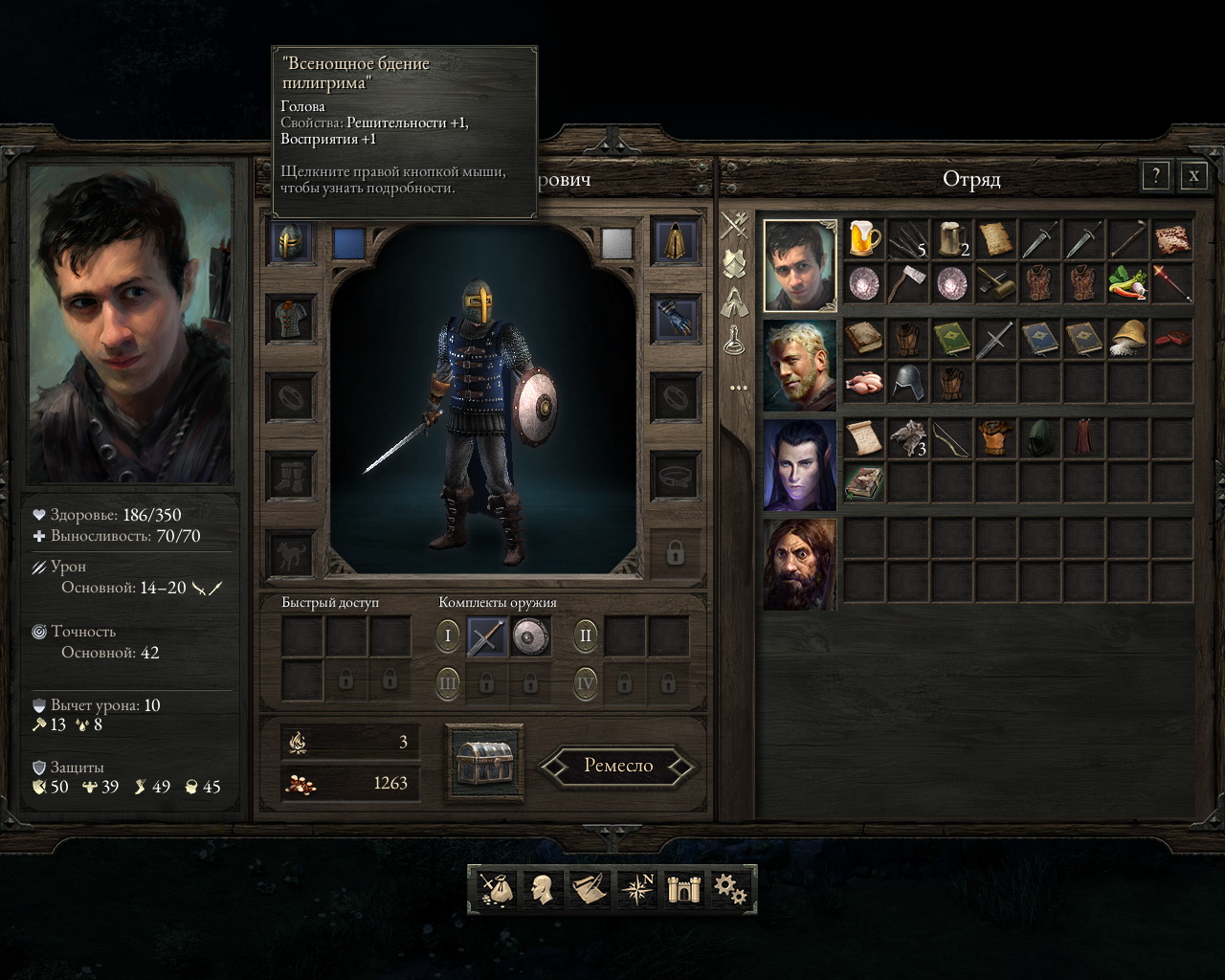Click the equipped cloak slot
The image size is (1225, 980).
pyautogui.click(x=675, y=243)
